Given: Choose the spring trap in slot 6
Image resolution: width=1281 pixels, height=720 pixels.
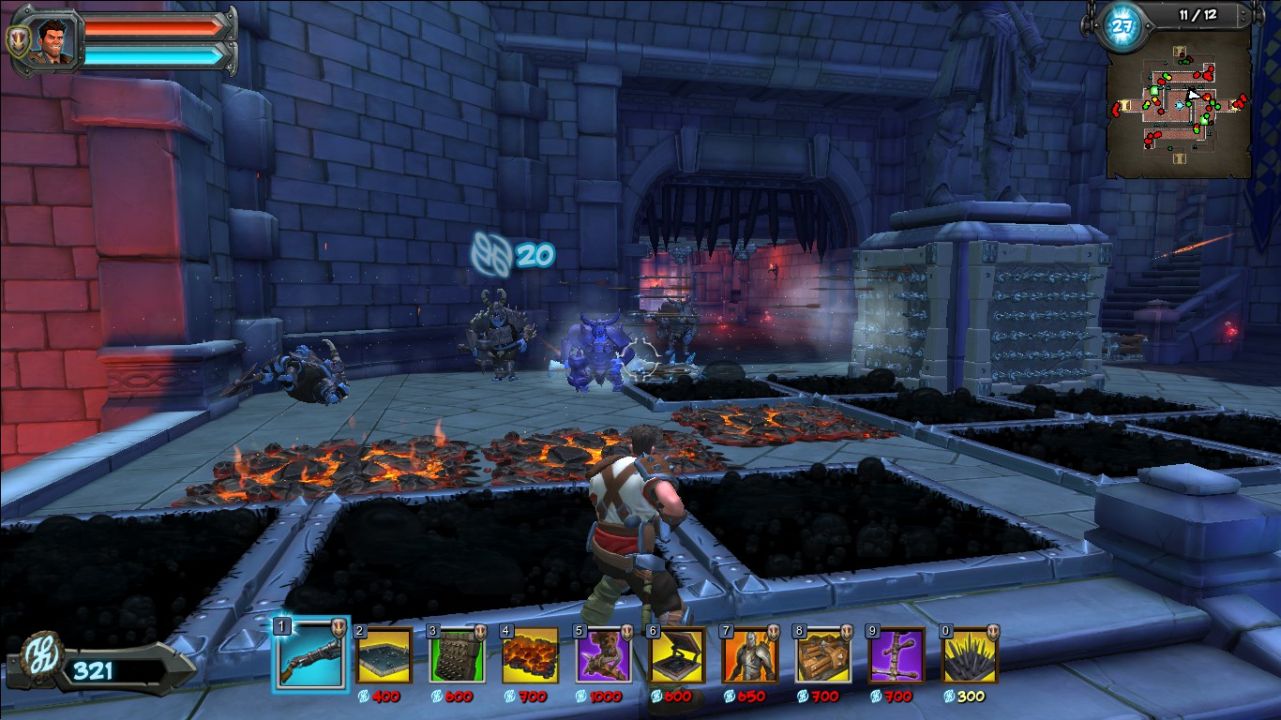Looking at the screenshot, I should (x=677, y=656).
